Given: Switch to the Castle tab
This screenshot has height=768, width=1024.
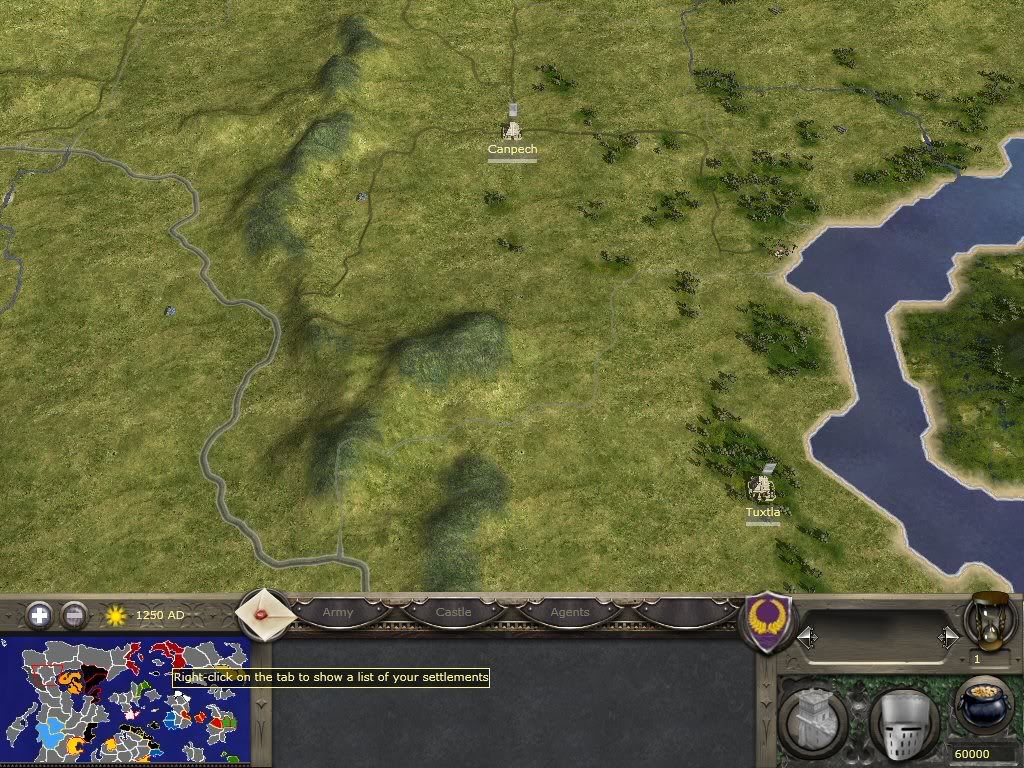Looking at the screenshot, I should pos(453,612).
